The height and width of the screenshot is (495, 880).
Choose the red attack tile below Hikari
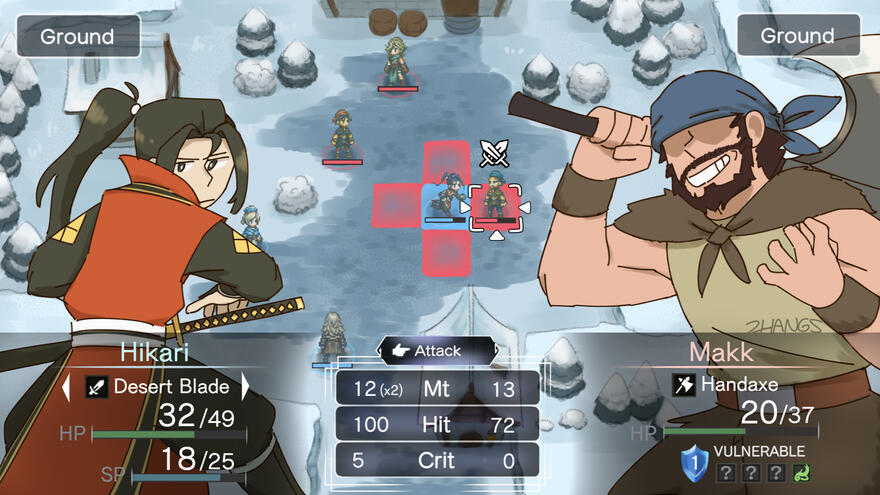pyautogui.click(x=446, y=252)
